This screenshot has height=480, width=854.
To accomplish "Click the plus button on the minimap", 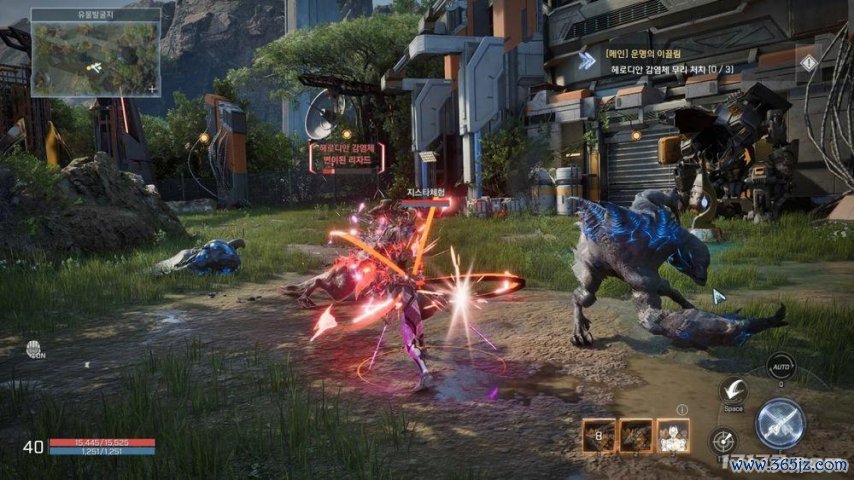I will click(151, 90).
